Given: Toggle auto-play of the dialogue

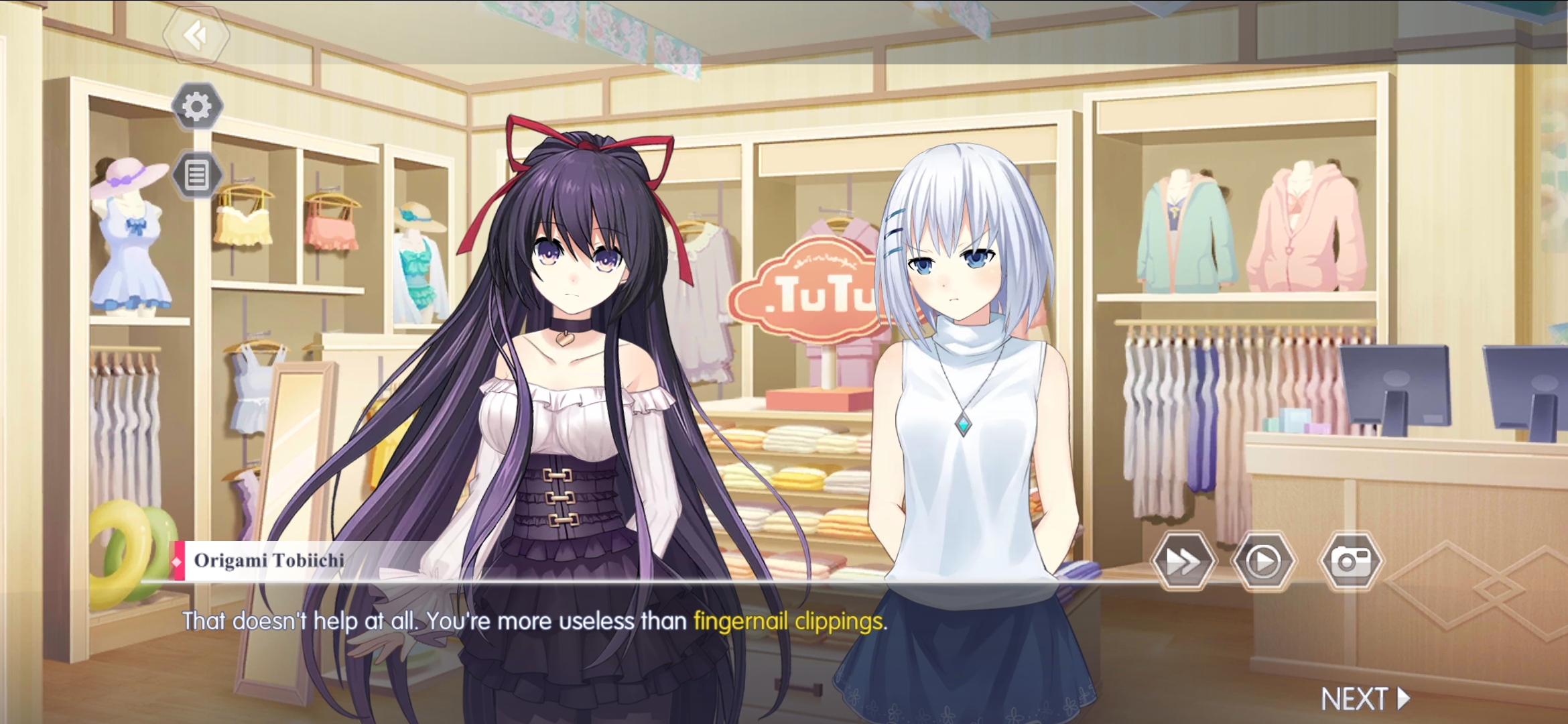Looking at the screenshot, I should click(x=1263, y=562).
